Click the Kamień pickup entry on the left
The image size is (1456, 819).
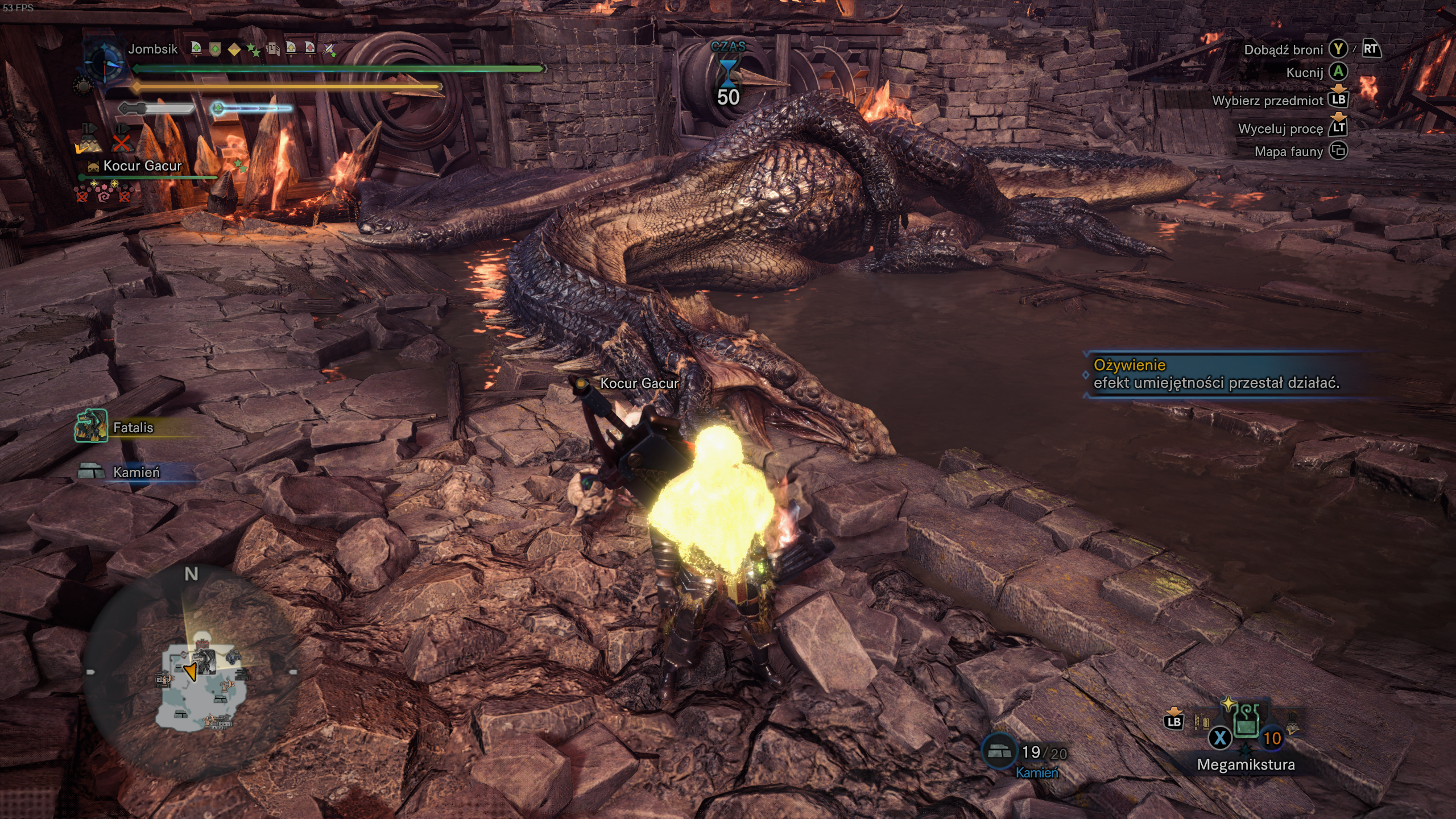pos(135,472)
